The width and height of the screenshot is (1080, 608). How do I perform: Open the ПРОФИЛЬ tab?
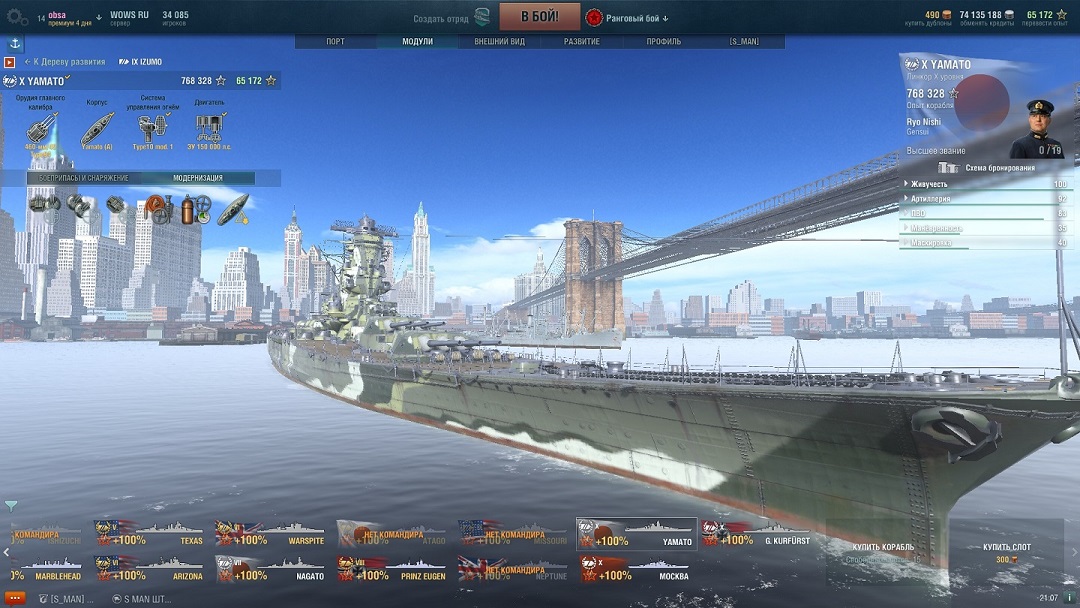click(663, 42)
